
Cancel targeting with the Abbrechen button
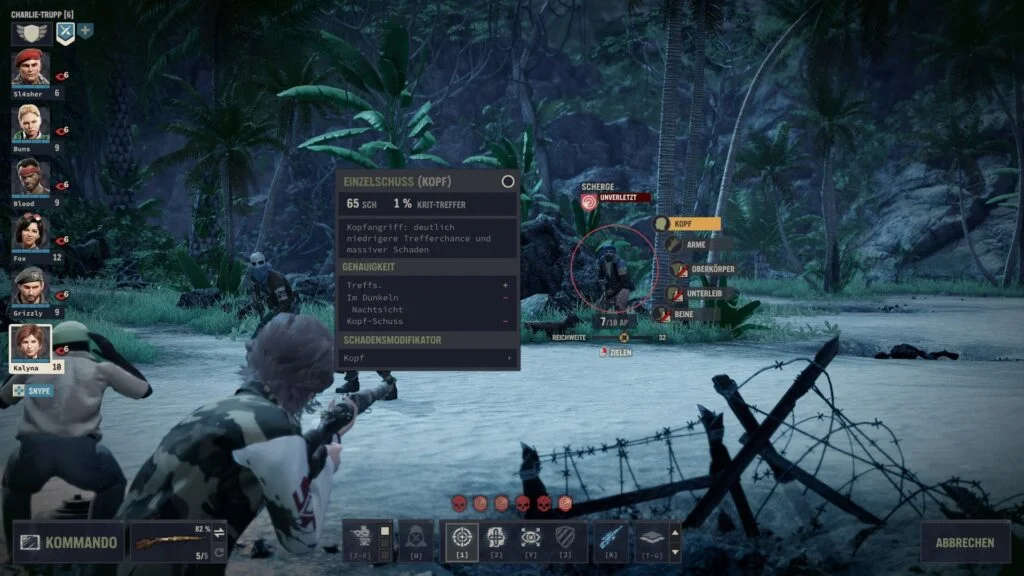click(965, 543)
